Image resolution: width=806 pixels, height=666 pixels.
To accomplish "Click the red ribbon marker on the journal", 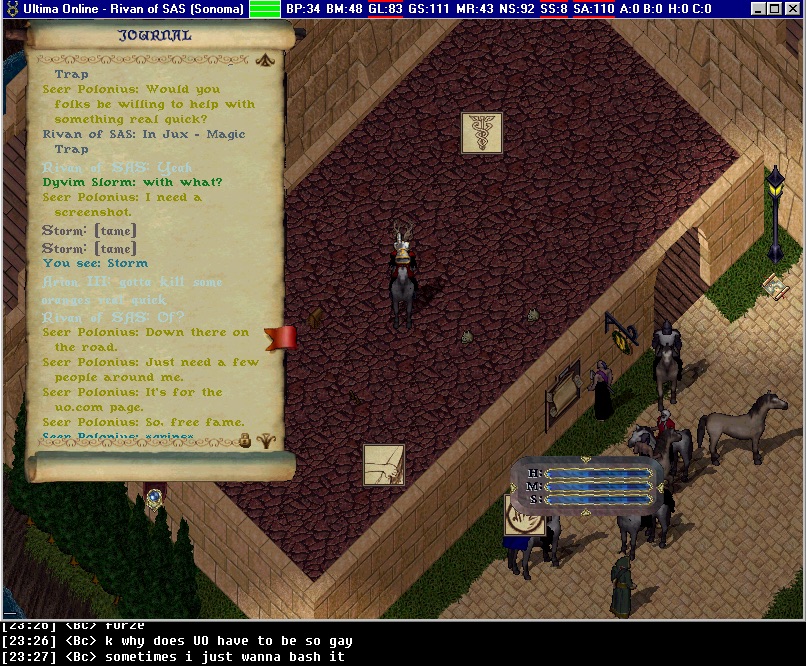I will (281, 337).
